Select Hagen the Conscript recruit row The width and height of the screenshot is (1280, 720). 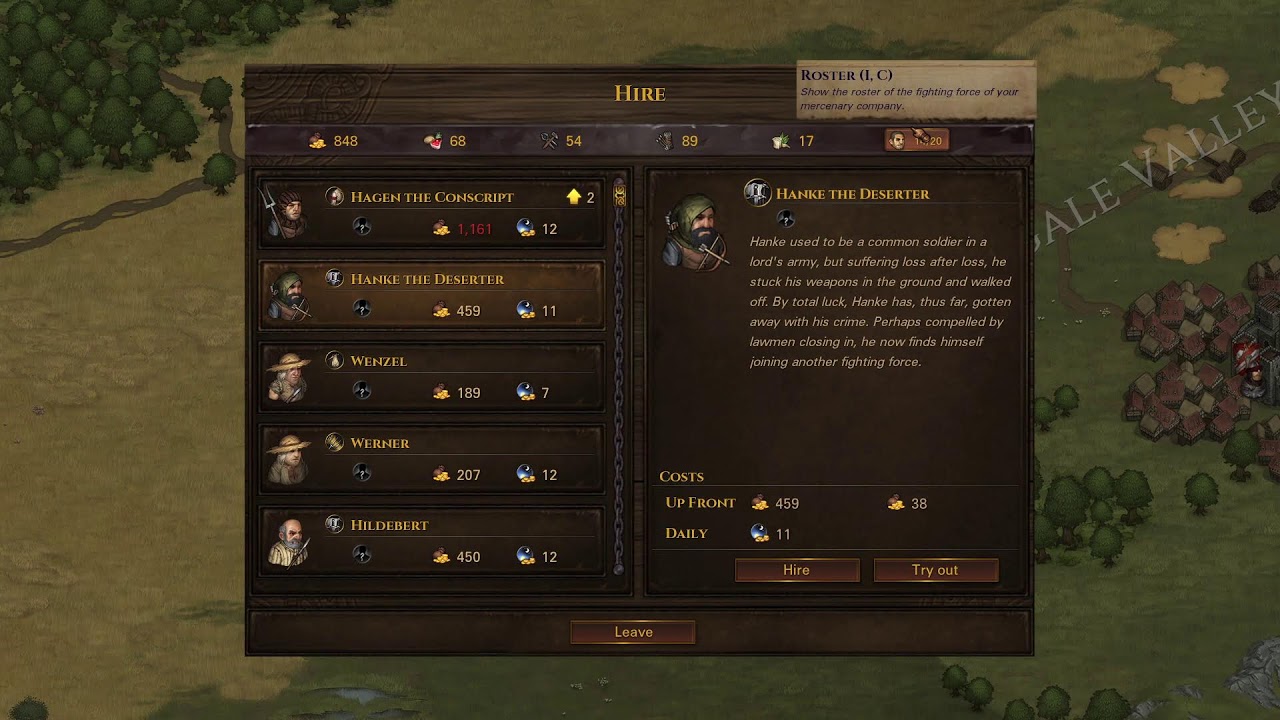coord(432,213)
